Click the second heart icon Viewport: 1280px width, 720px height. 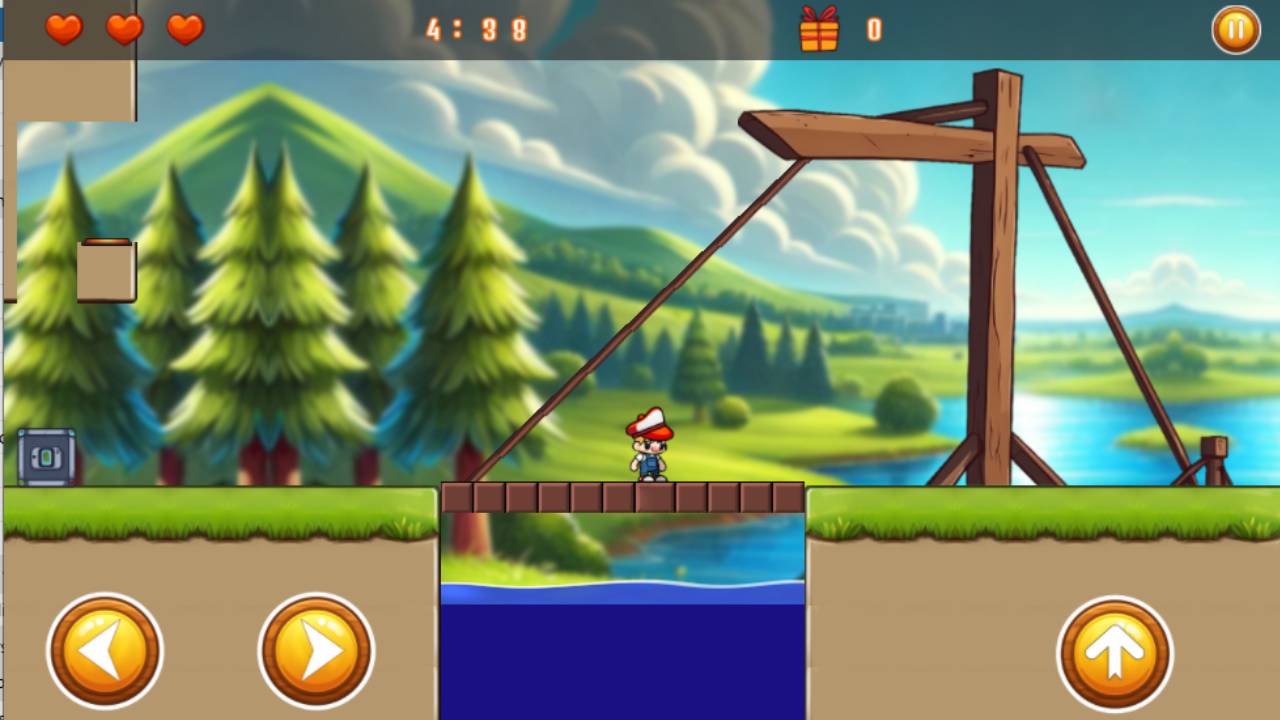click(x=123, y=28)
